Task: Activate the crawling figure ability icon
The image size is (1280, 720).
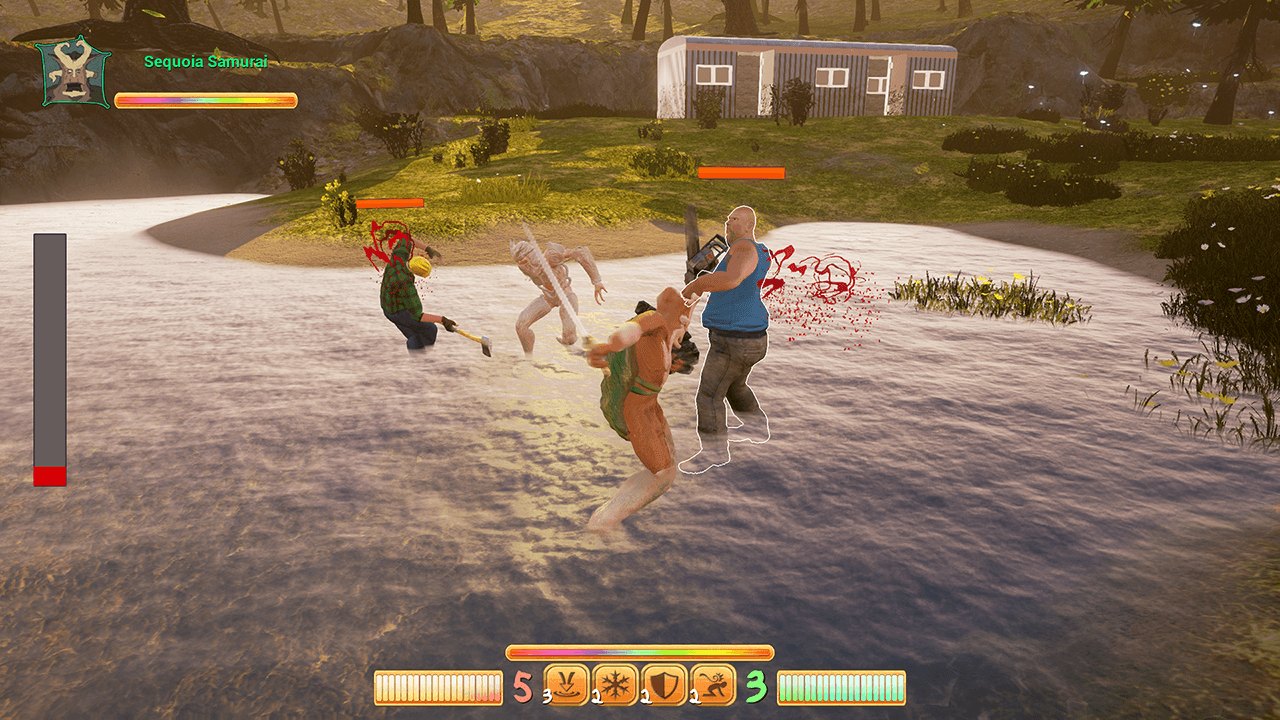Action: (x=713, y=685)
